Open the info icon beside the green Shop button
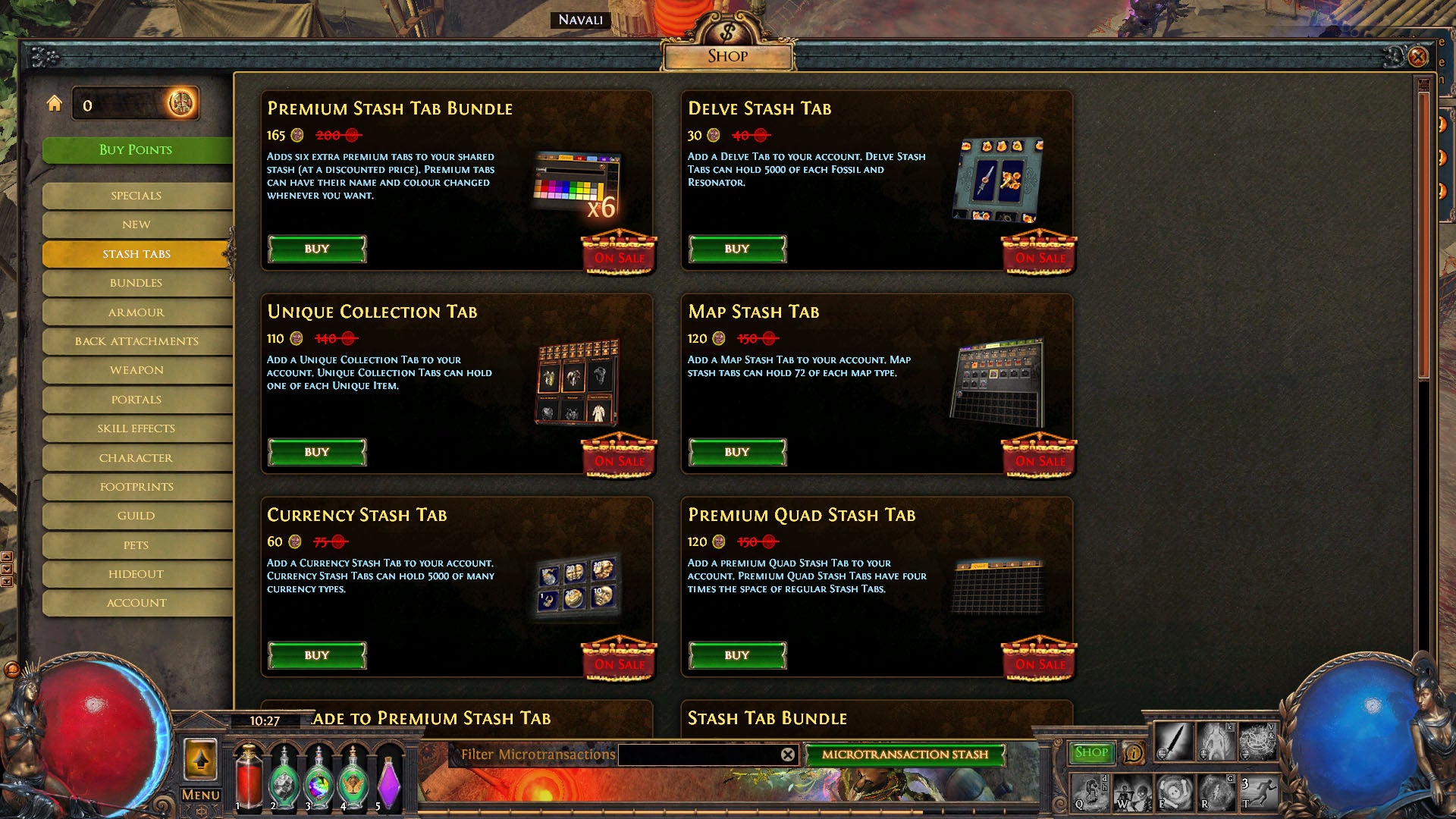Image resolution: width=1456 pixels, height=819 pixels. 1133,753
